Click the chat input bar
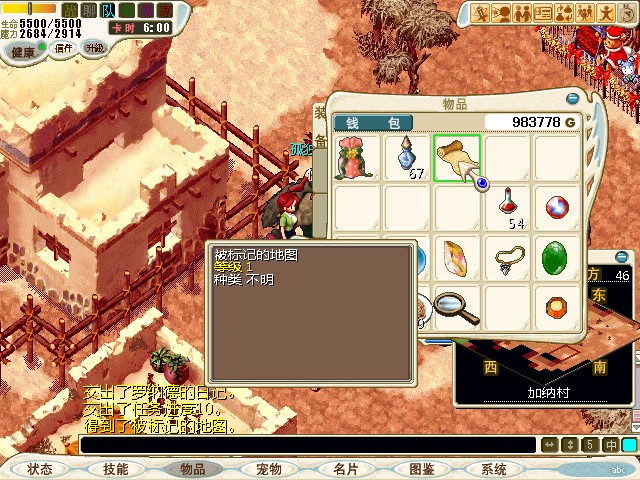Screen dimensions: 640x480 [308, 445]
